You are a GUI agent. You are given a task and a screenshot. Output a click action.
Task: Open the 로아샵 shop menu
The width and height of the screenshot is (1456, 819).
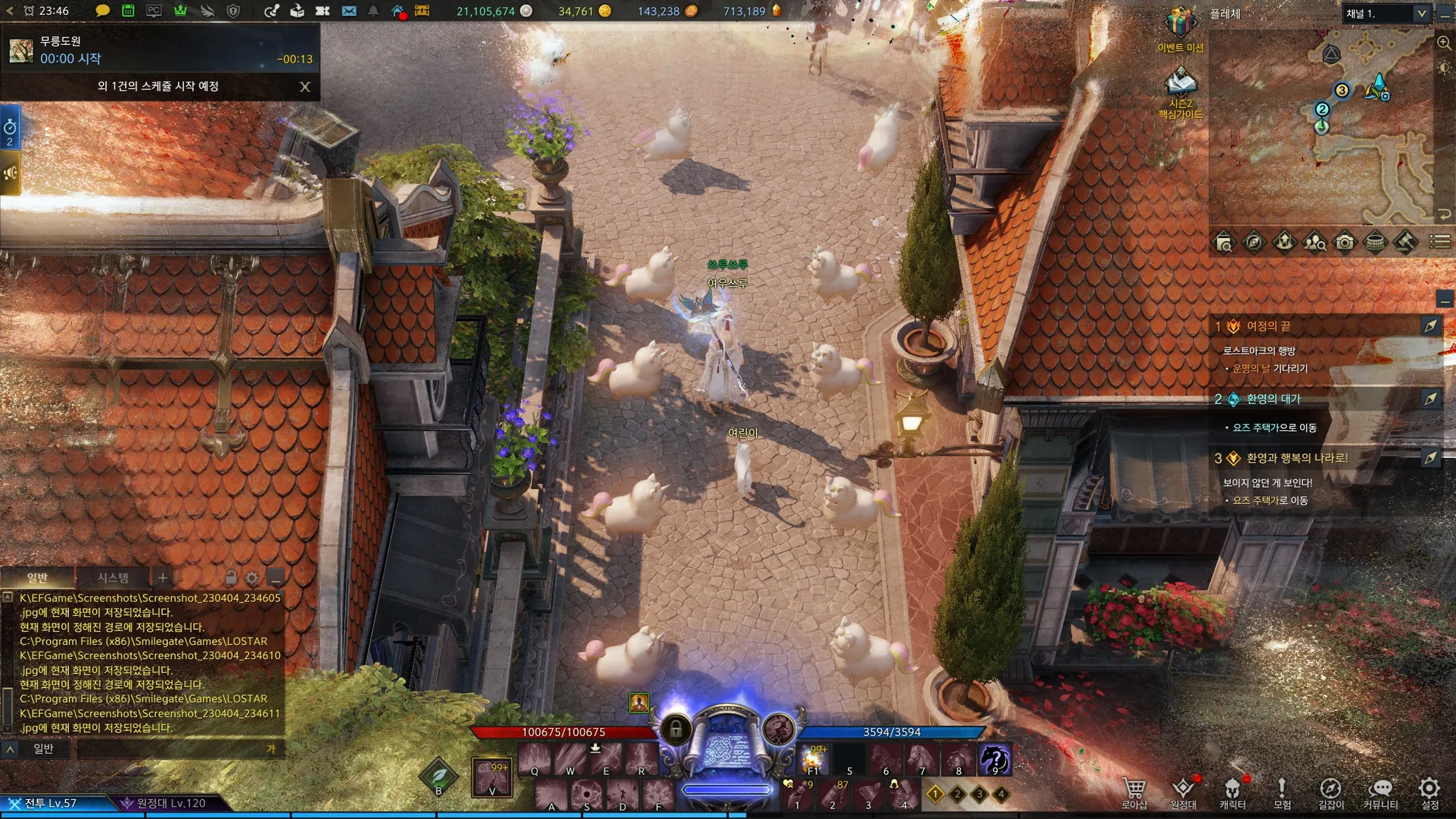pos(1134,791)
